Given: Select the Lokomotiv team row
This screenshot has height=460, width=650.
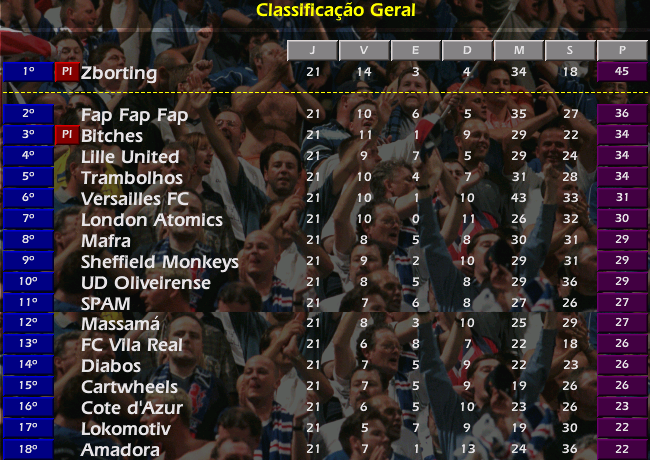Looking at the screenshot, I should coord(125,429).
